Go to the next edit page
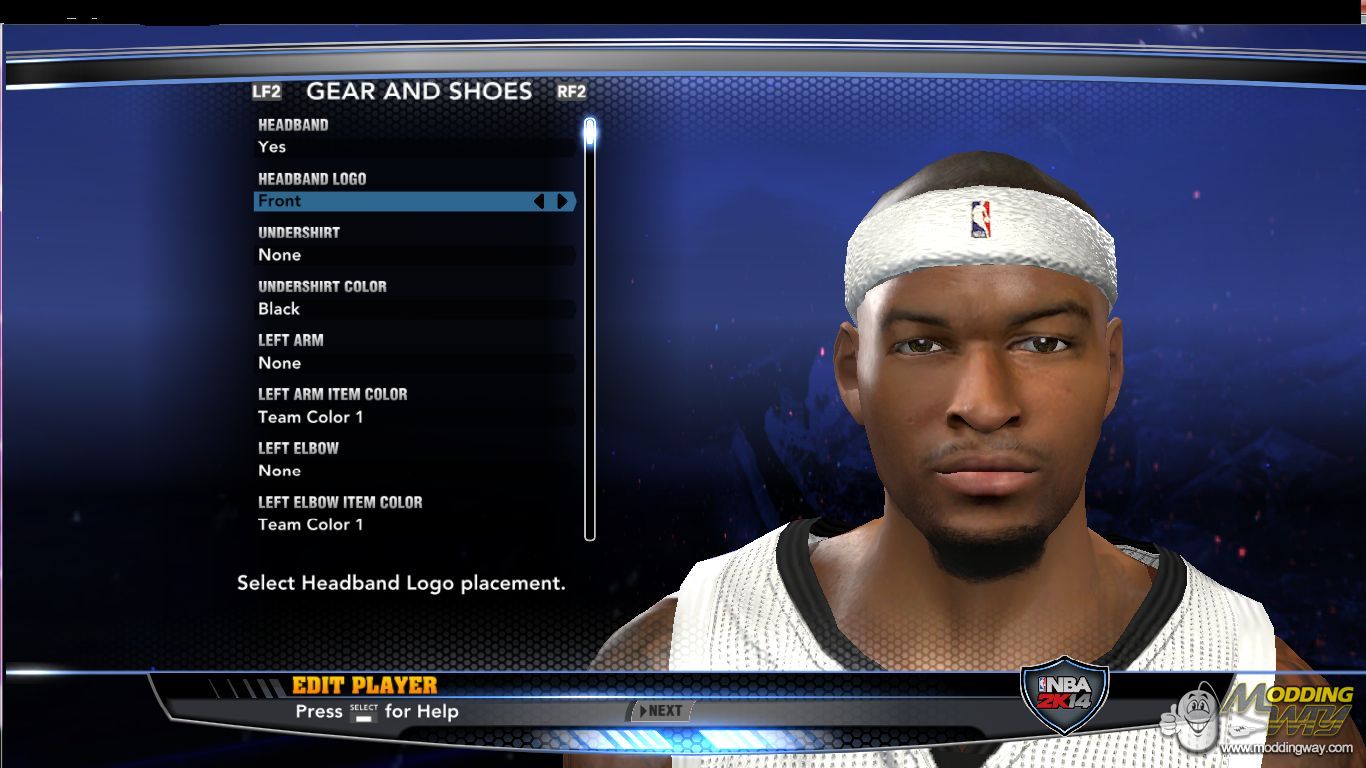Screen dimensions: 1366x768 661,711
